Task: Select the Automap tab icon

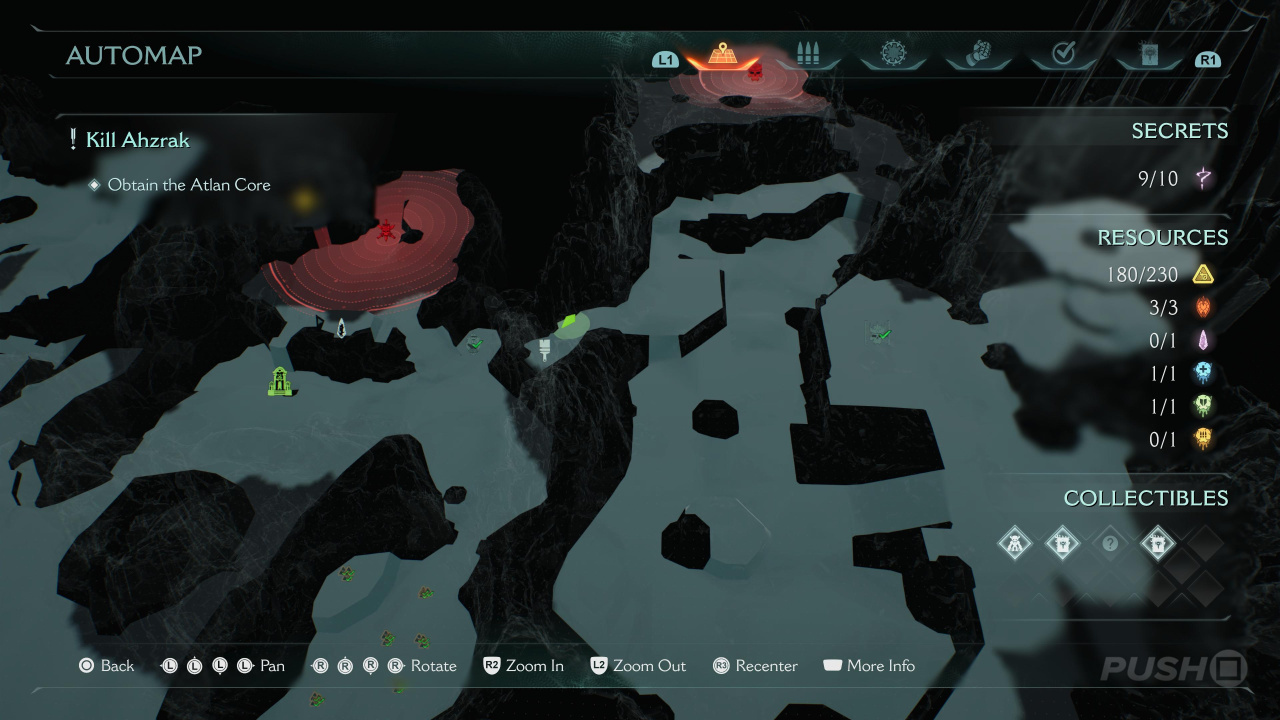Action: click(722, 54)
